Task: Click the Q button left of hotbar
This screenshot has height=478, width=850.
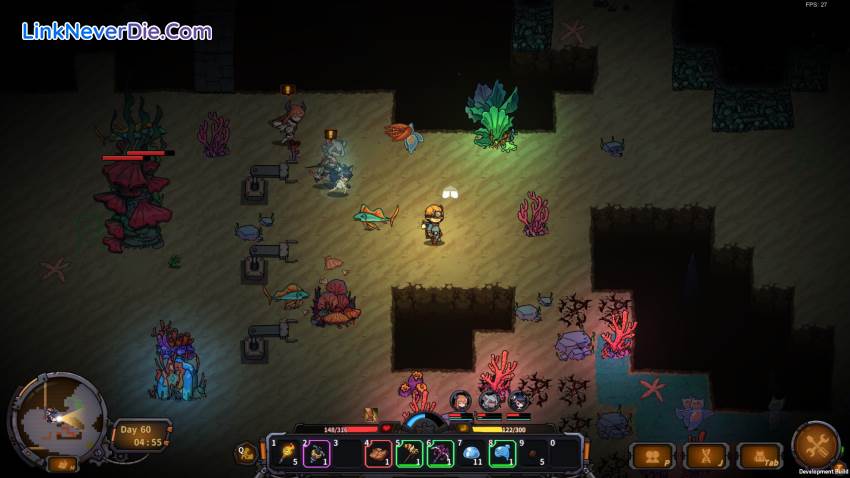Action: tap(245, 453)
